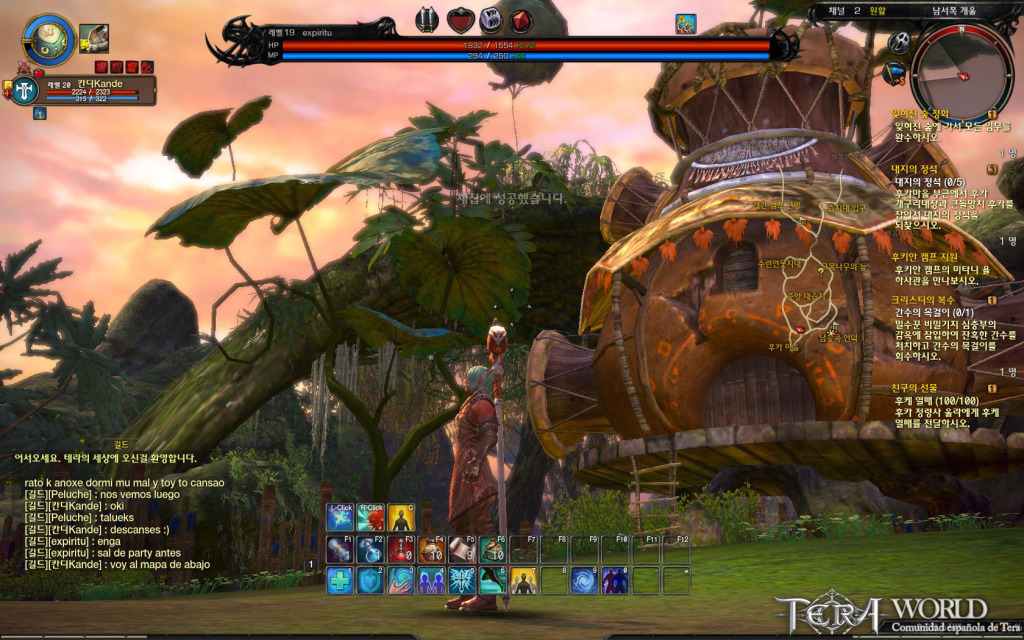Click the red heart icon at top
The image size is (1024, 640).
tap(459, 20)
